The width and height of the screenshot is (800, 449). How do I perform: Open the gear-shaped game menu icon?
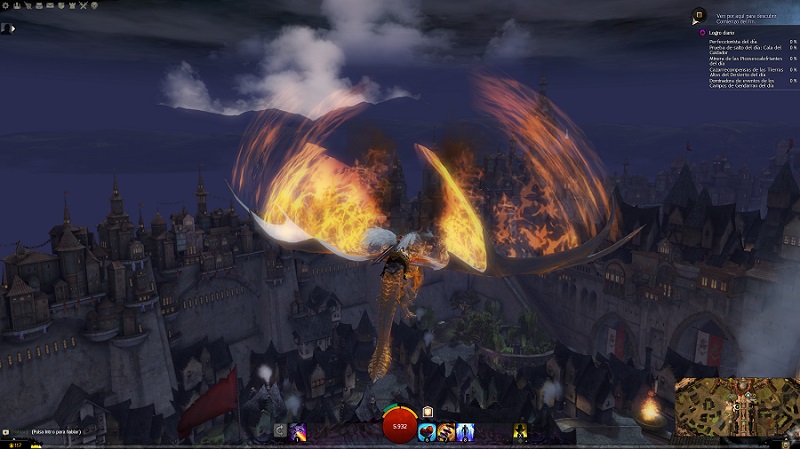click(x=6, y=6)
